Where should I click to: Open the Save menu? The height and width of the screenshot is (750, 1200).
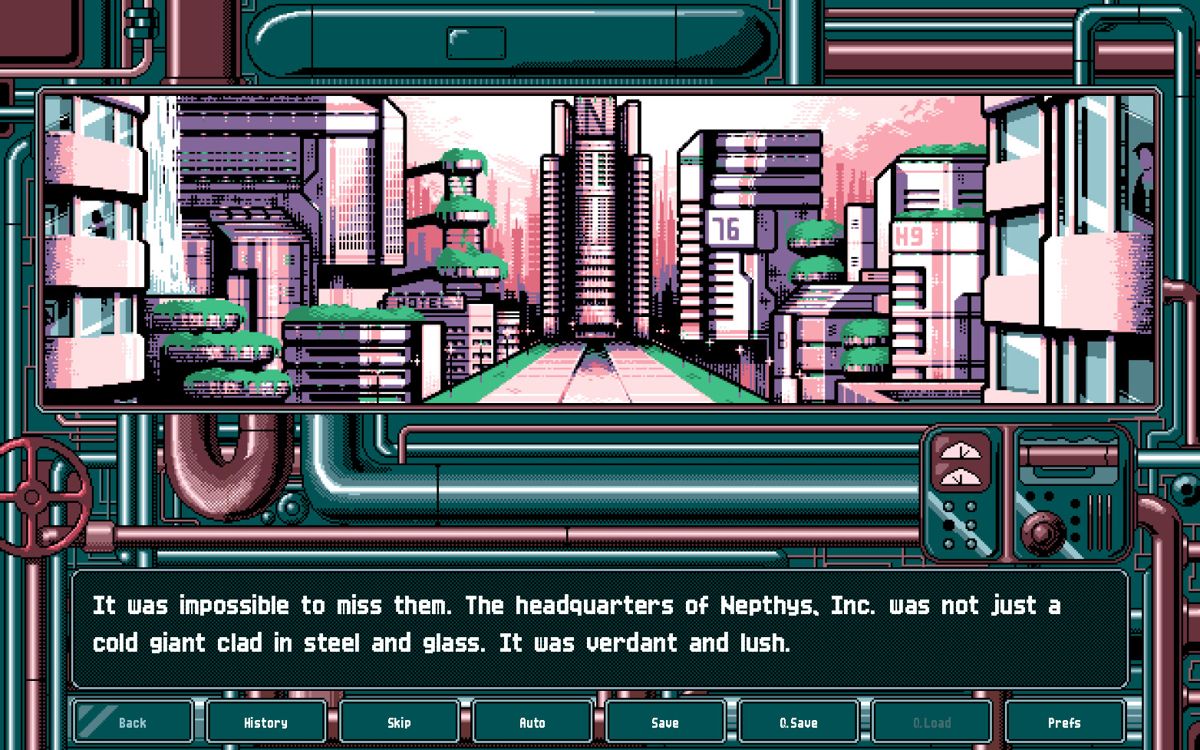[x=665, y=722]
